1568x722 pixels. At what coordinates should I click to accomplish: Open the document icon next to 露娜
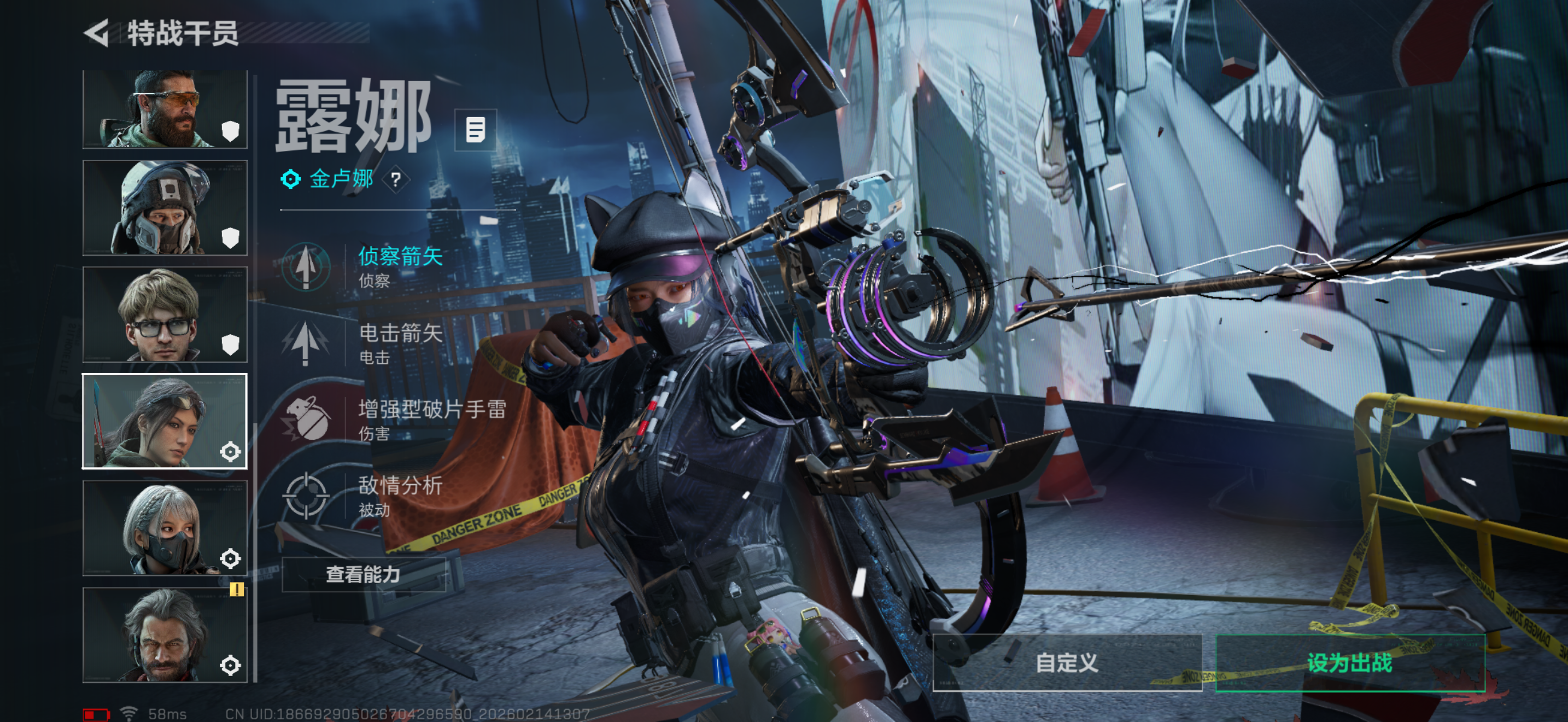click(x=476, y=130)
